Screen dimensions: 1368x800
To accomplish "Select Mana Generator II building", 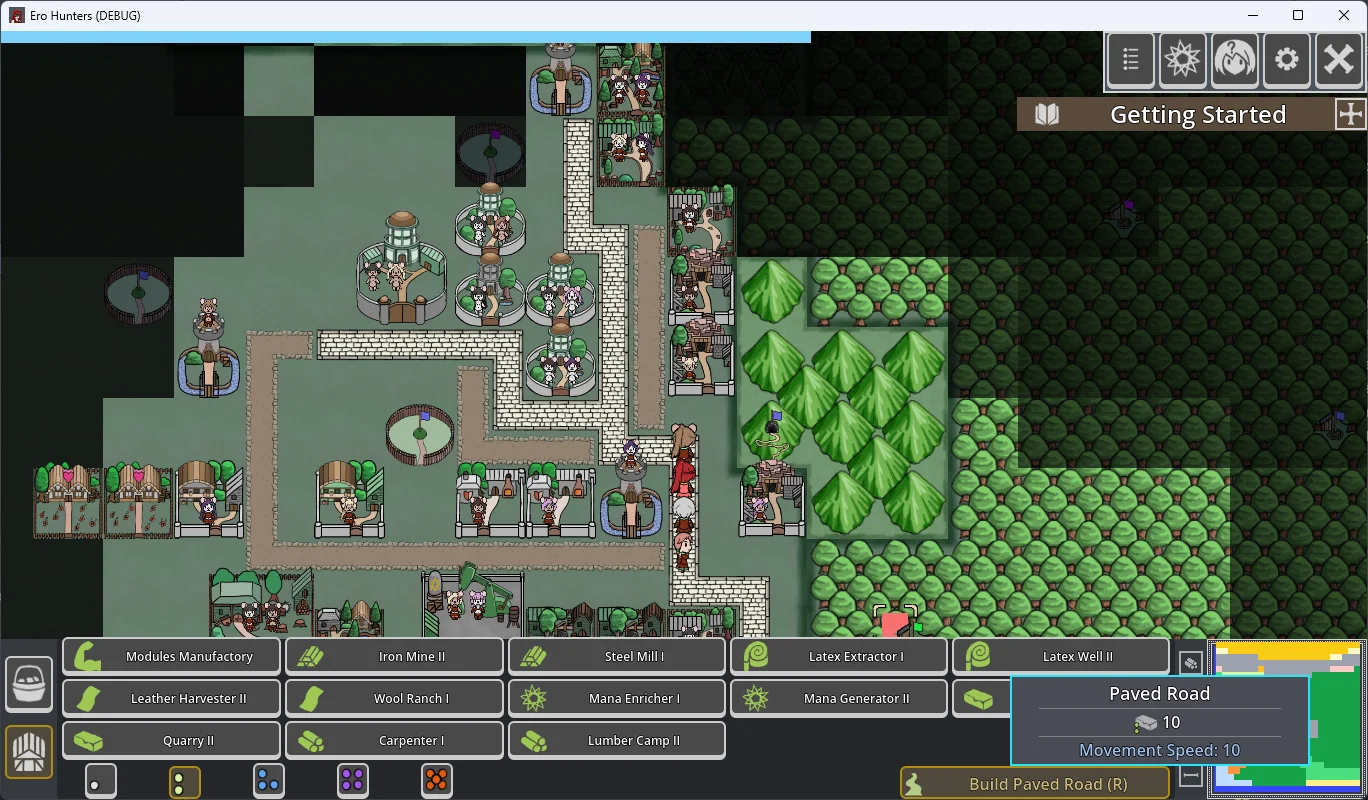I will [839, 699].
